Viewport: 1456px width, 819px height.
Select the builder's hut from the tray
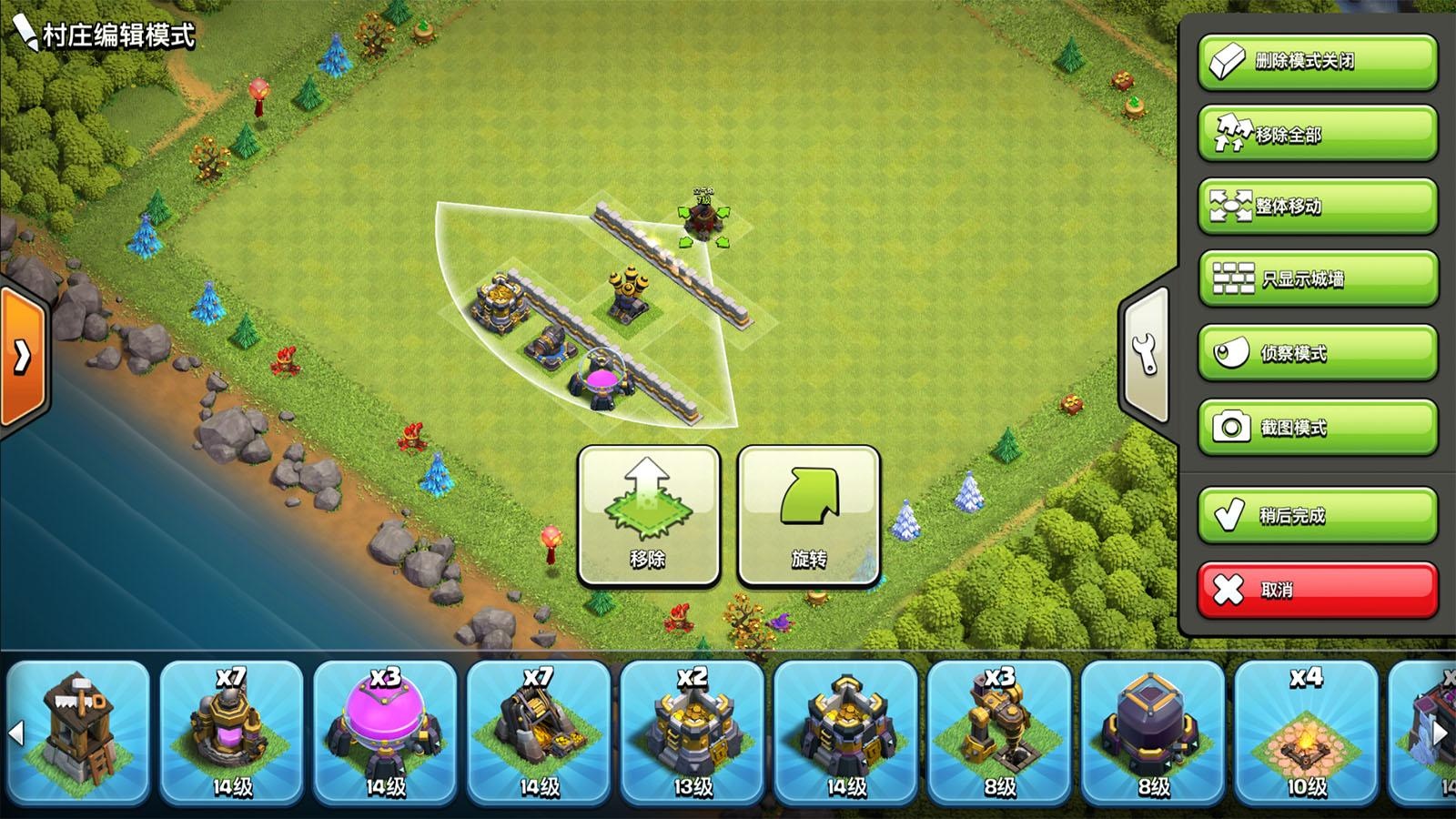click(78, 733)
